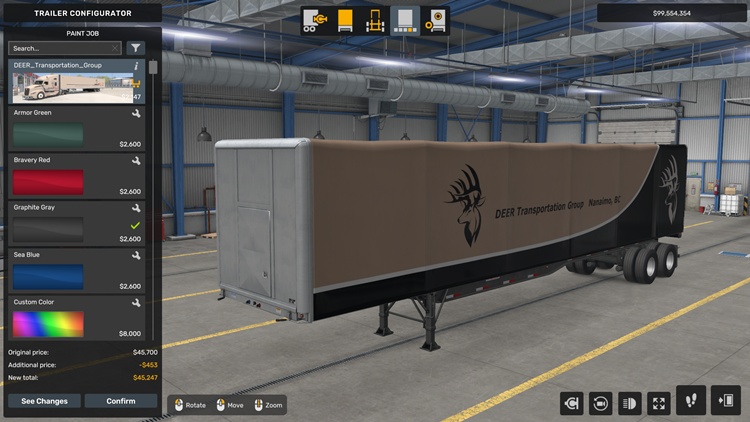
Task: Open the yellow trailer body tab
Action: (x=345, y=20)
